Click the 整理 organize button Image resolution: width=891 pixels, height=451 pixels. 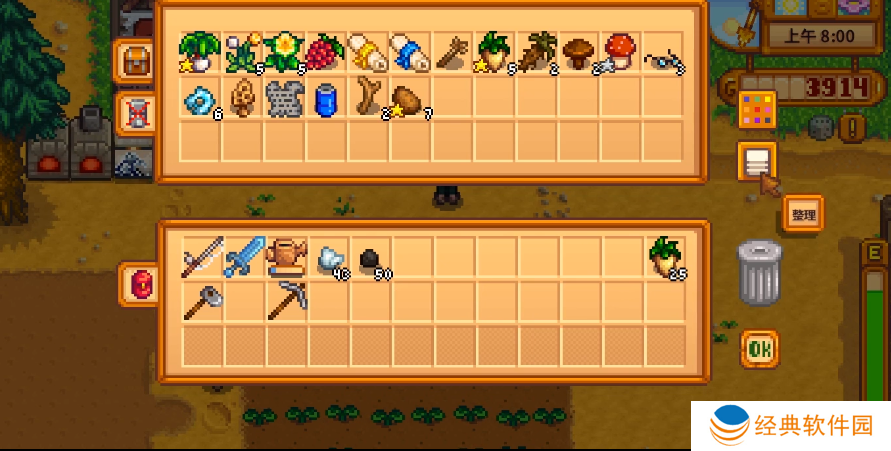pos(803,214)
